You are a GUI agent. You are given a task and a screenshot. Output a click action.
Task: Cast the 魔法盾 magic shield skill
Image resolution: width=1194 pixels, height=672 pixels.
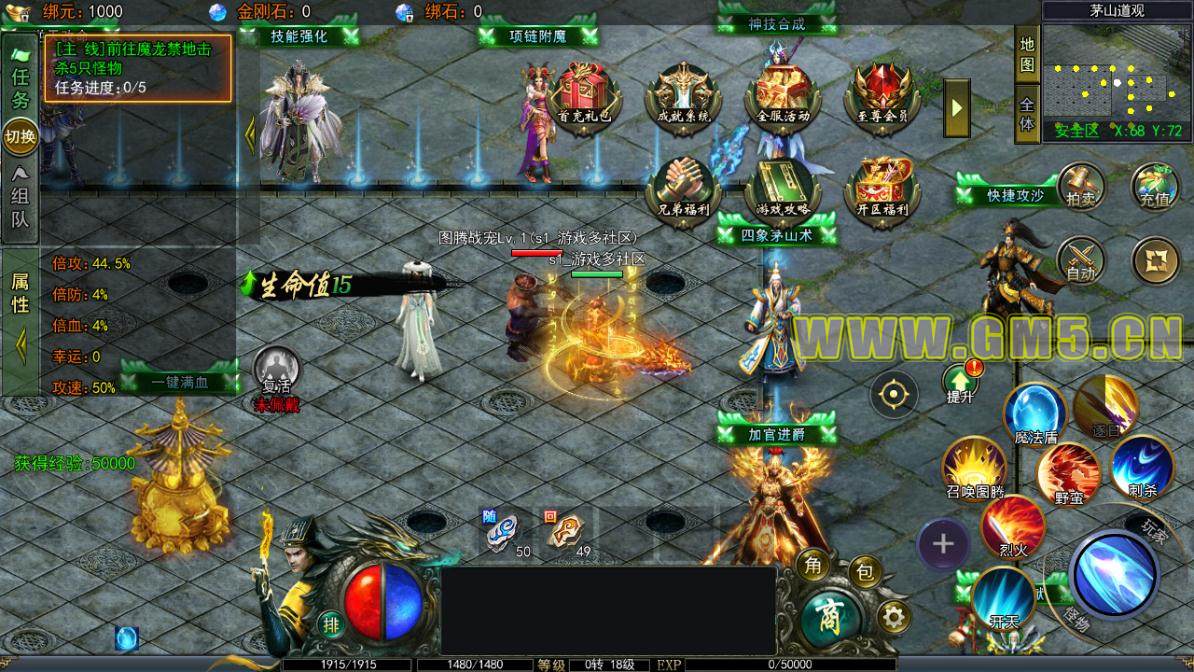pos(1033,412)
